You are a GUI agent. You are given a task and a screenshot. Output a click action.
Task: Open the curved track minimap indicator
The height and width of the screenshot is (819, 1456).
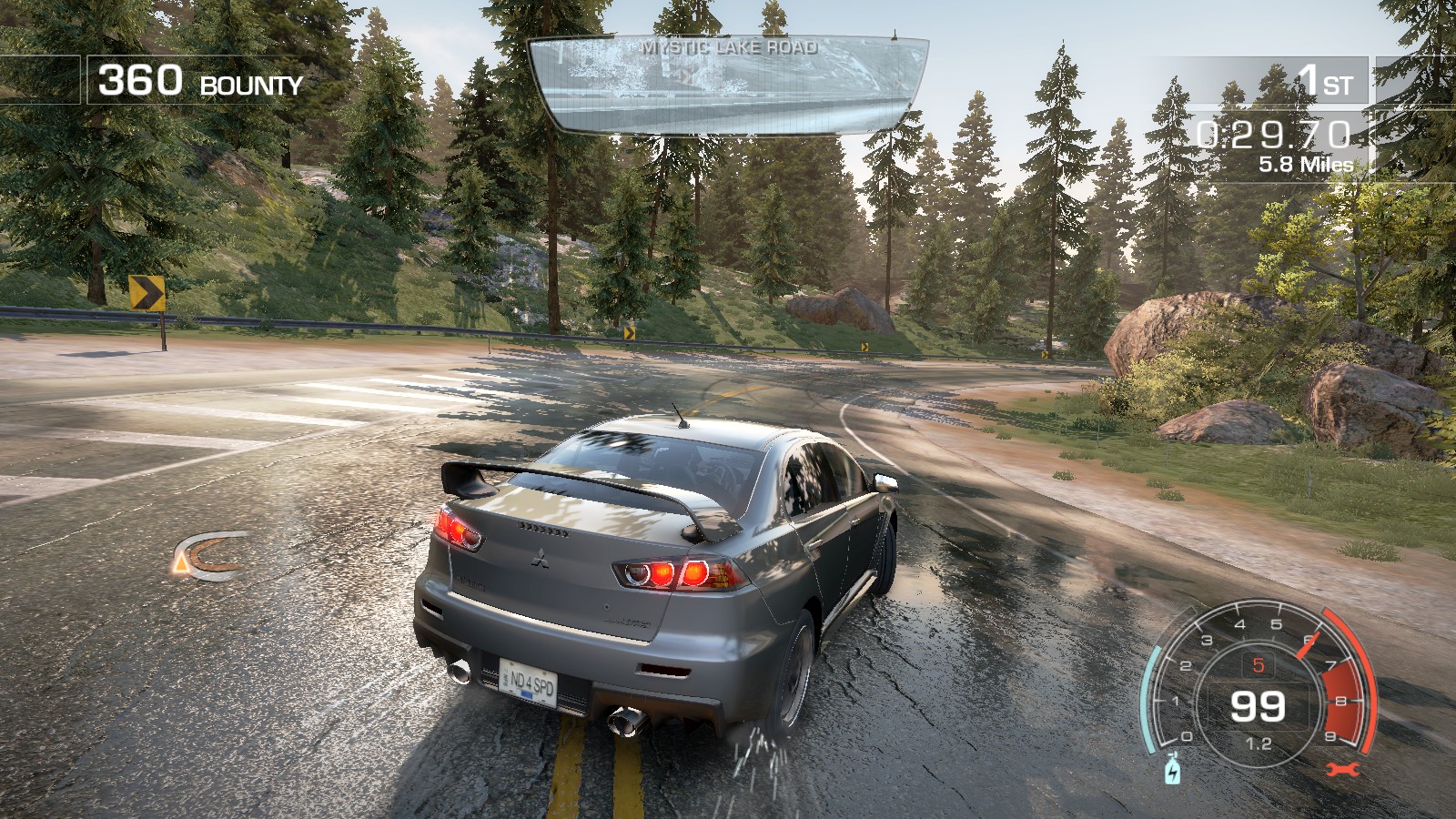point(209,555)
